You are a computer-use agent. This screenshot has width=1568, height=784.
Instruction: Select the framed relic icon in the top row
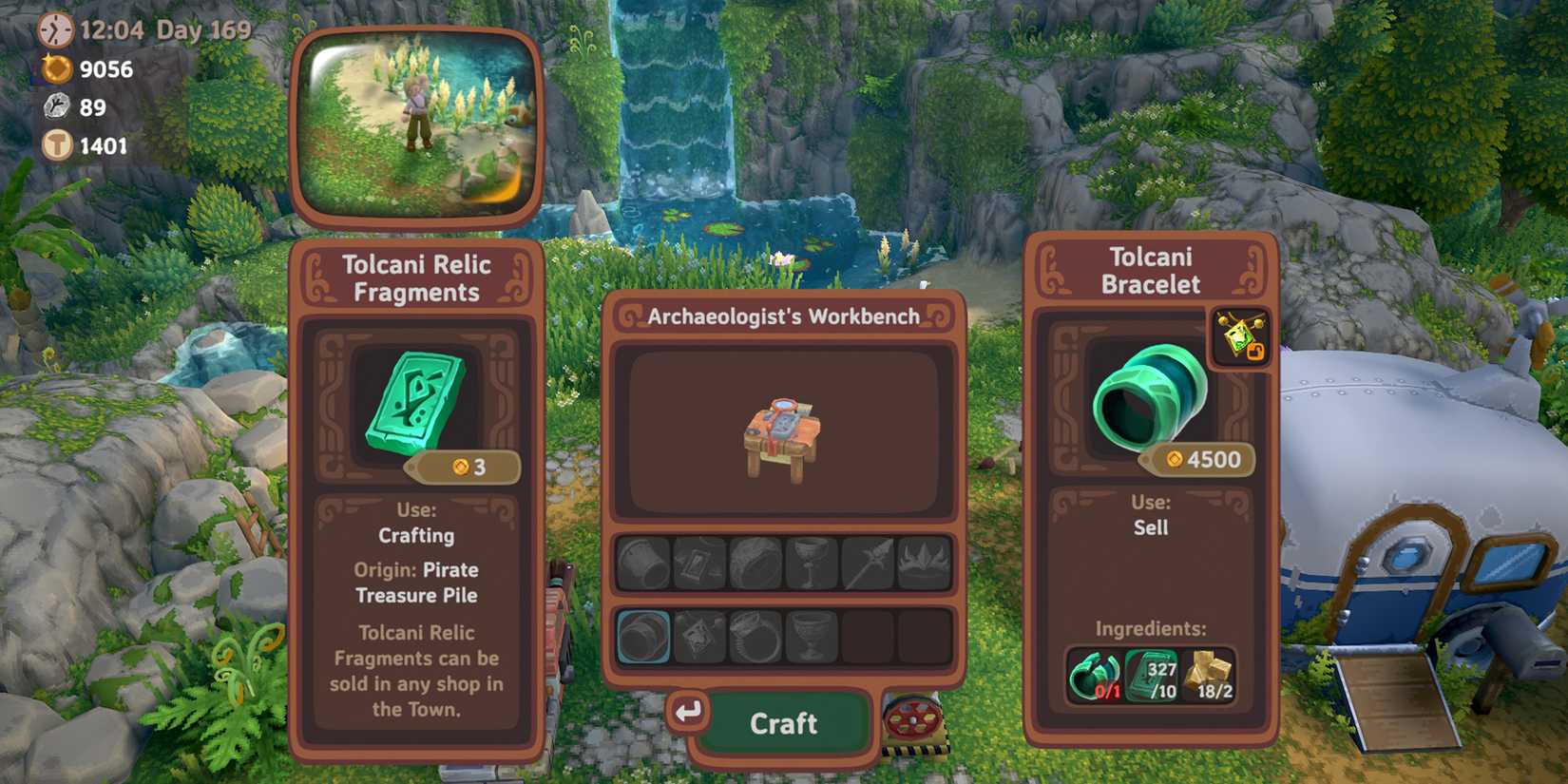698,563
